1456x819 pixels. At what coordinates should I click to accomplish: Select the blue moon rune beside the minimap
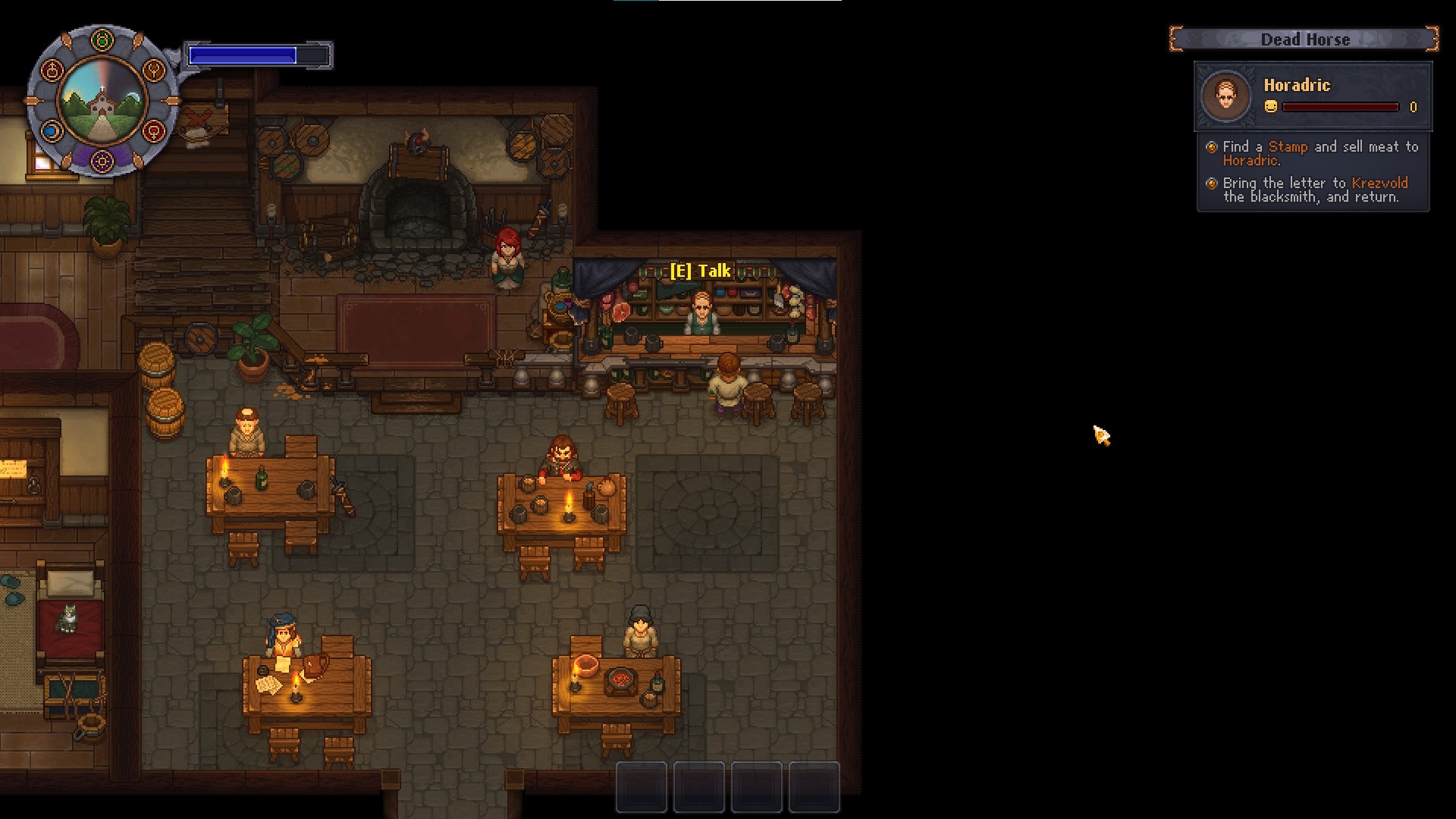tap(52, 132)
